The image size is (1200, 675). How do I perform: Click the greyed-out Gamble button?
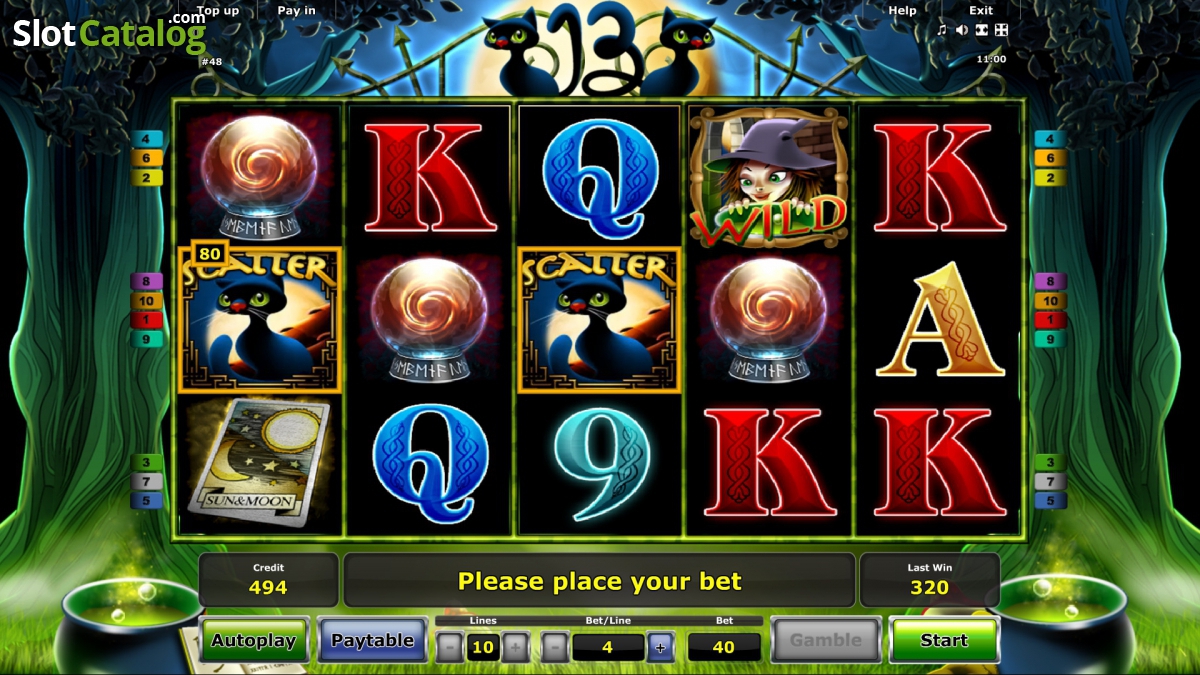pos(825,640)
